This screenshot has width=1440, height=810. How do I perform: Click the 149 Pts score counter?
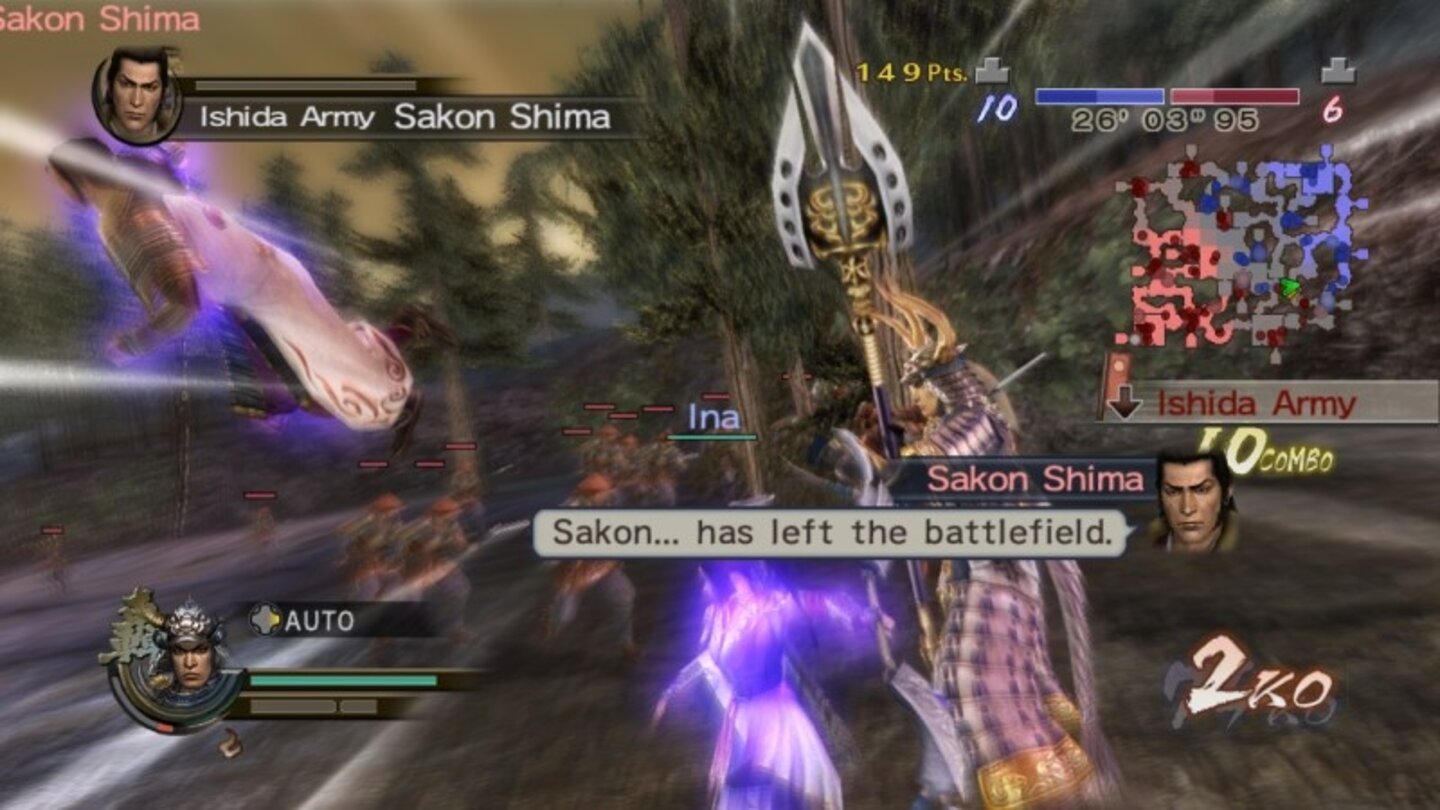coord(907,72)
